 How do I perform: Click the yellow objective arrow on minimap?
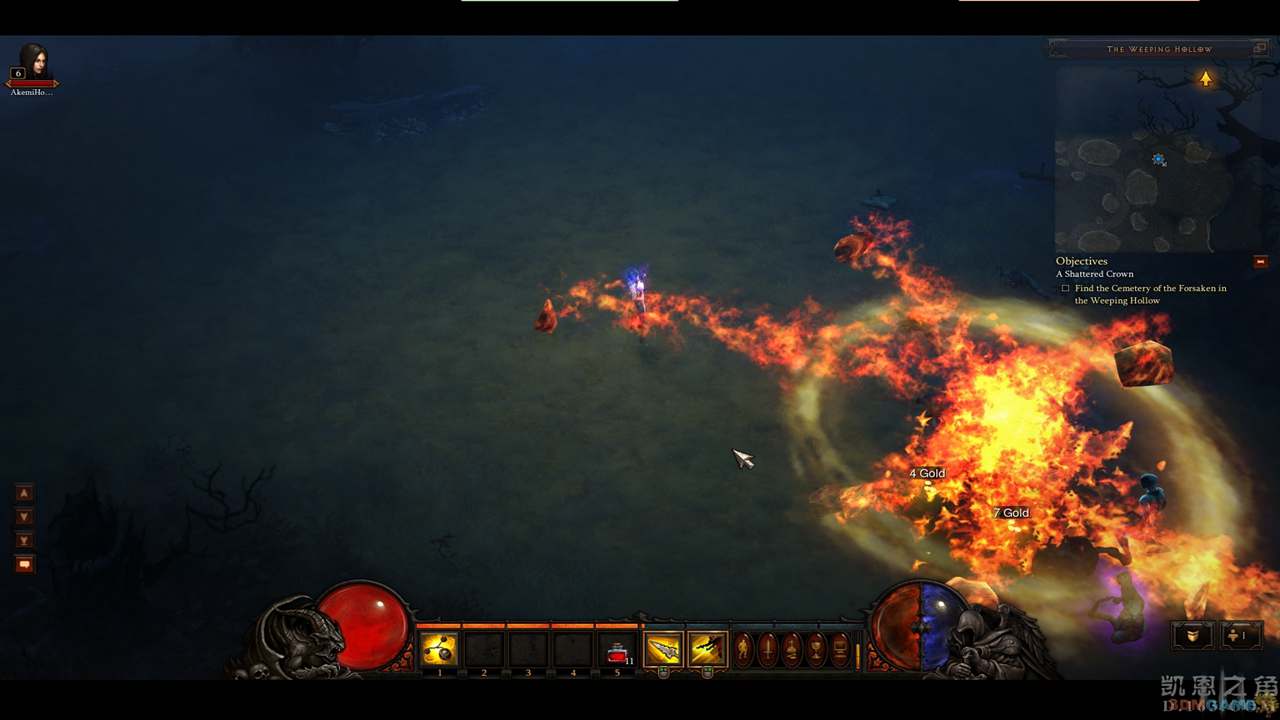point(1206,78)
